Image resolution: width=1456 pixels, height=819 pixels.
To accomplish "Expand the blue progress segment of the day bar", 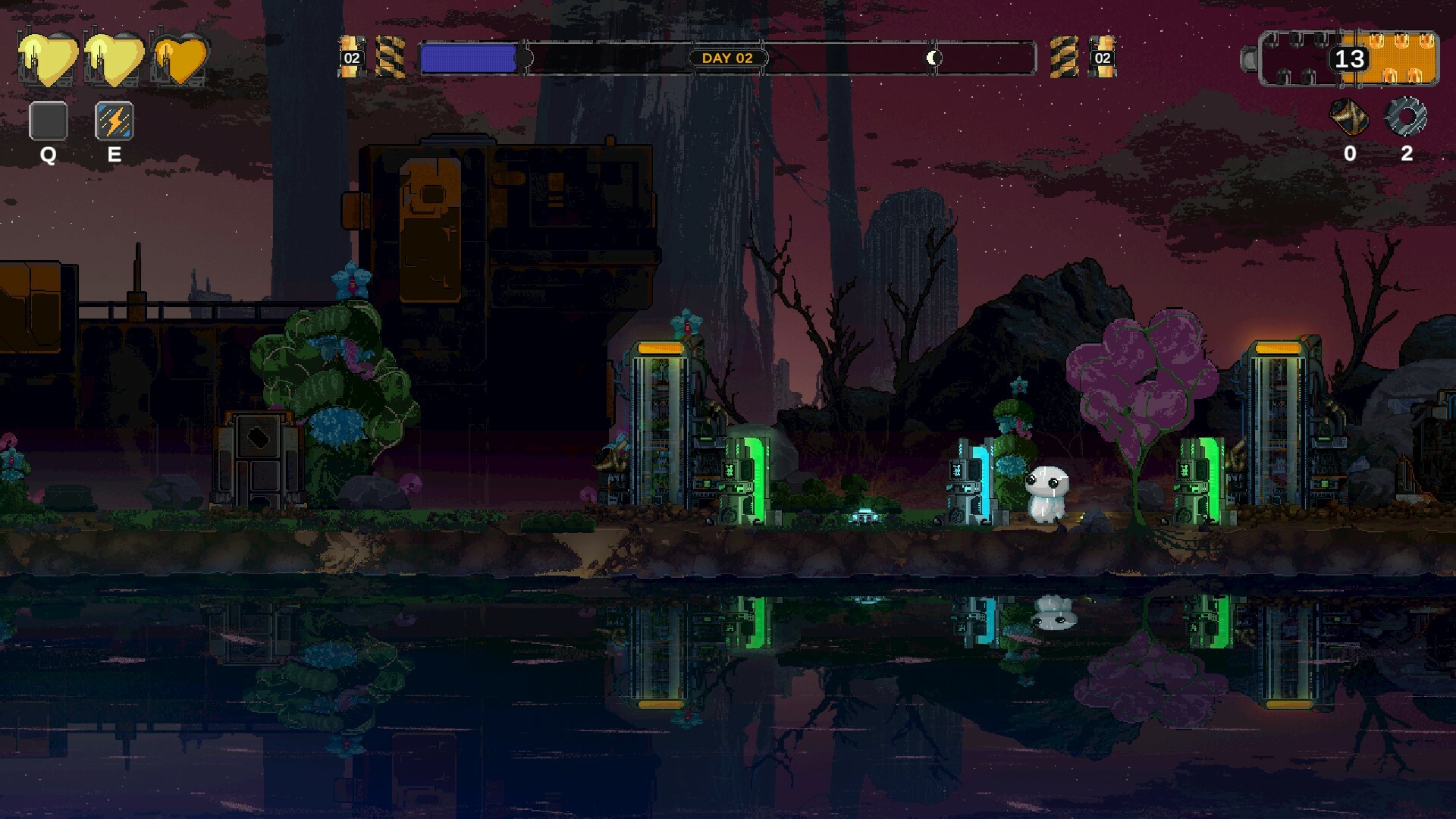I will click(466, 57).
